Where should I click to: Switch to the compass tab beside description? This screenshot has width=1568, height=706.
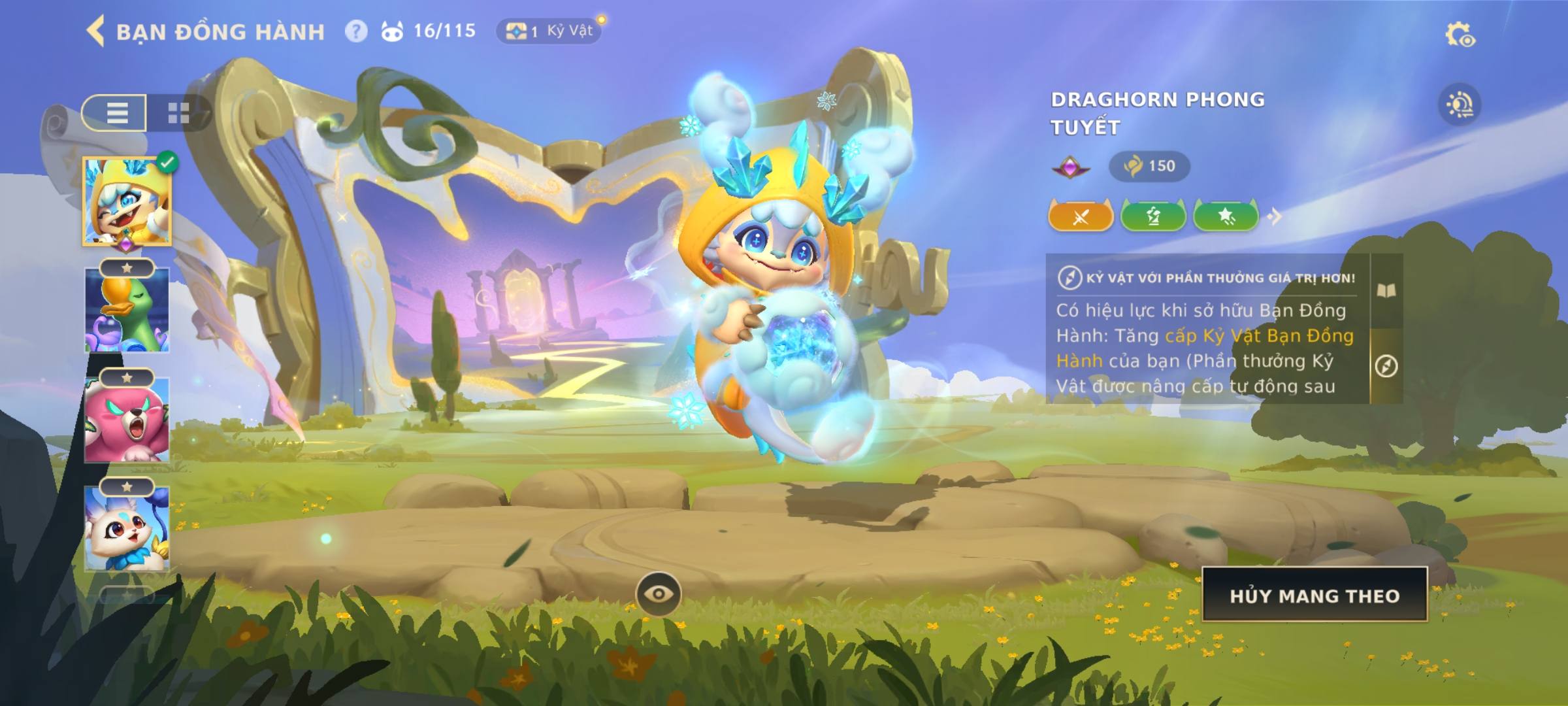coord(1386,366)
